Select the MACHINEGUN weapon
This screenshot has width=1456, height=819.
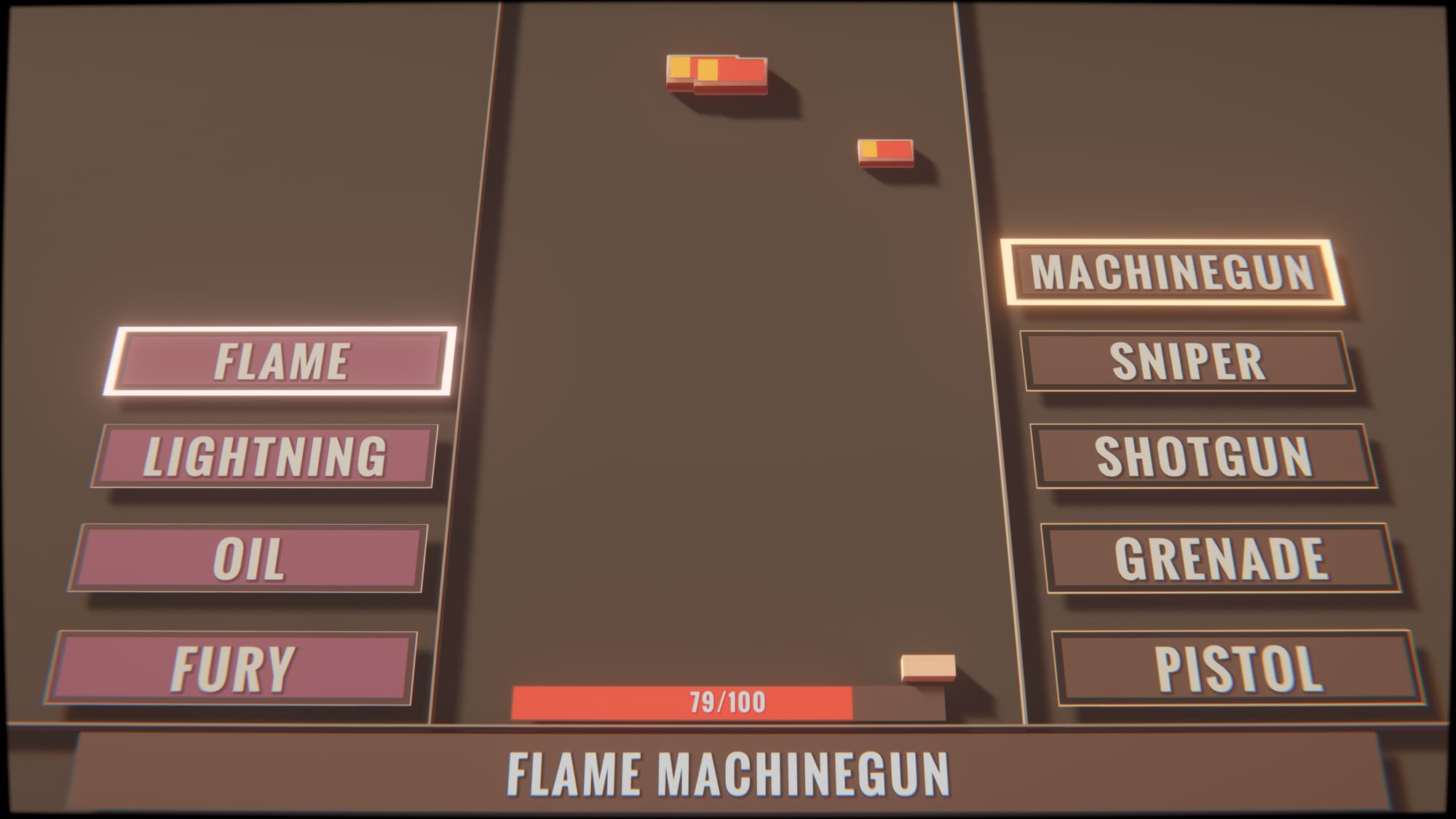click(1172, 272)
